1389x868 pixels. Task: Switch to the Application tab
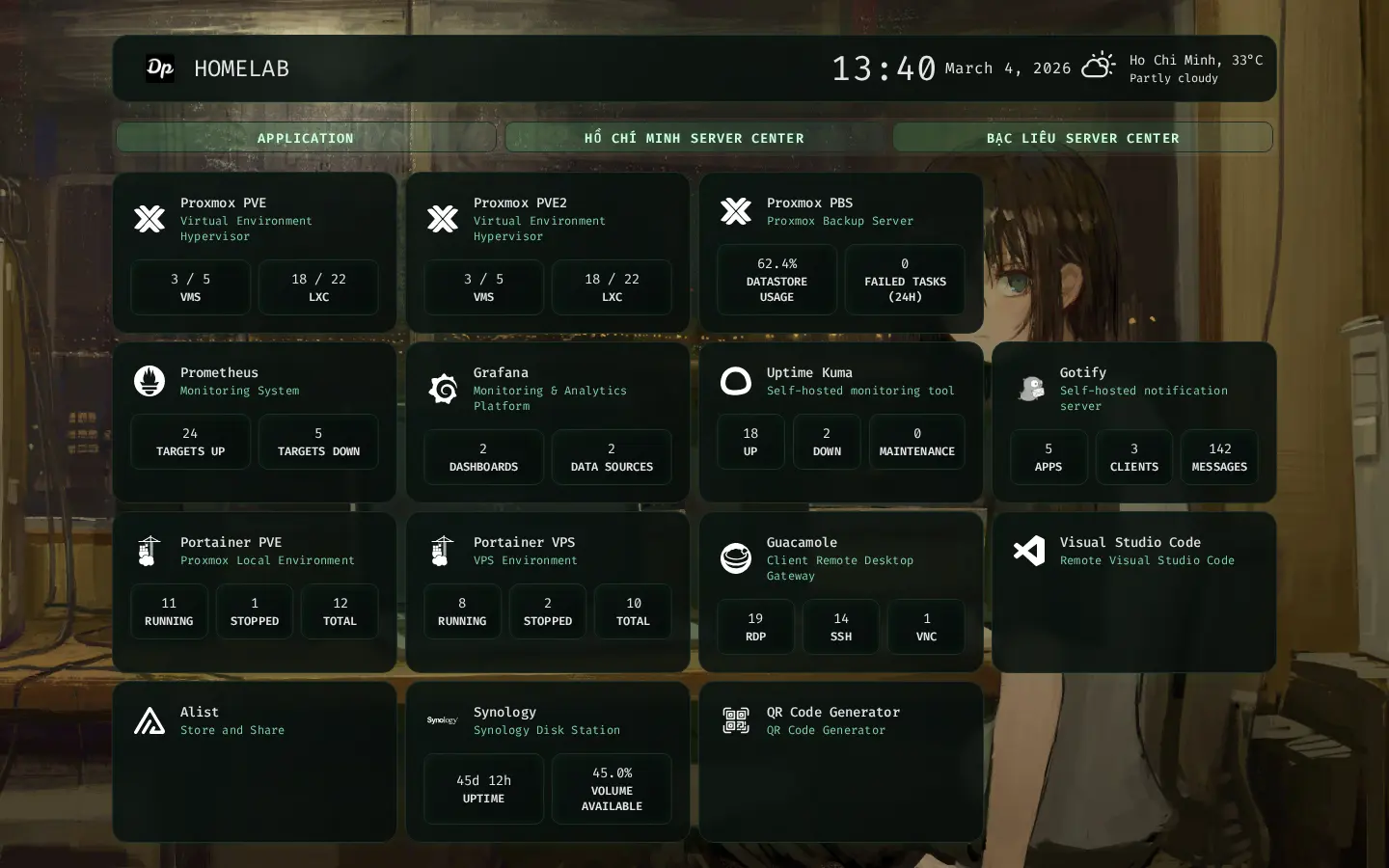(x=305, y=138)
